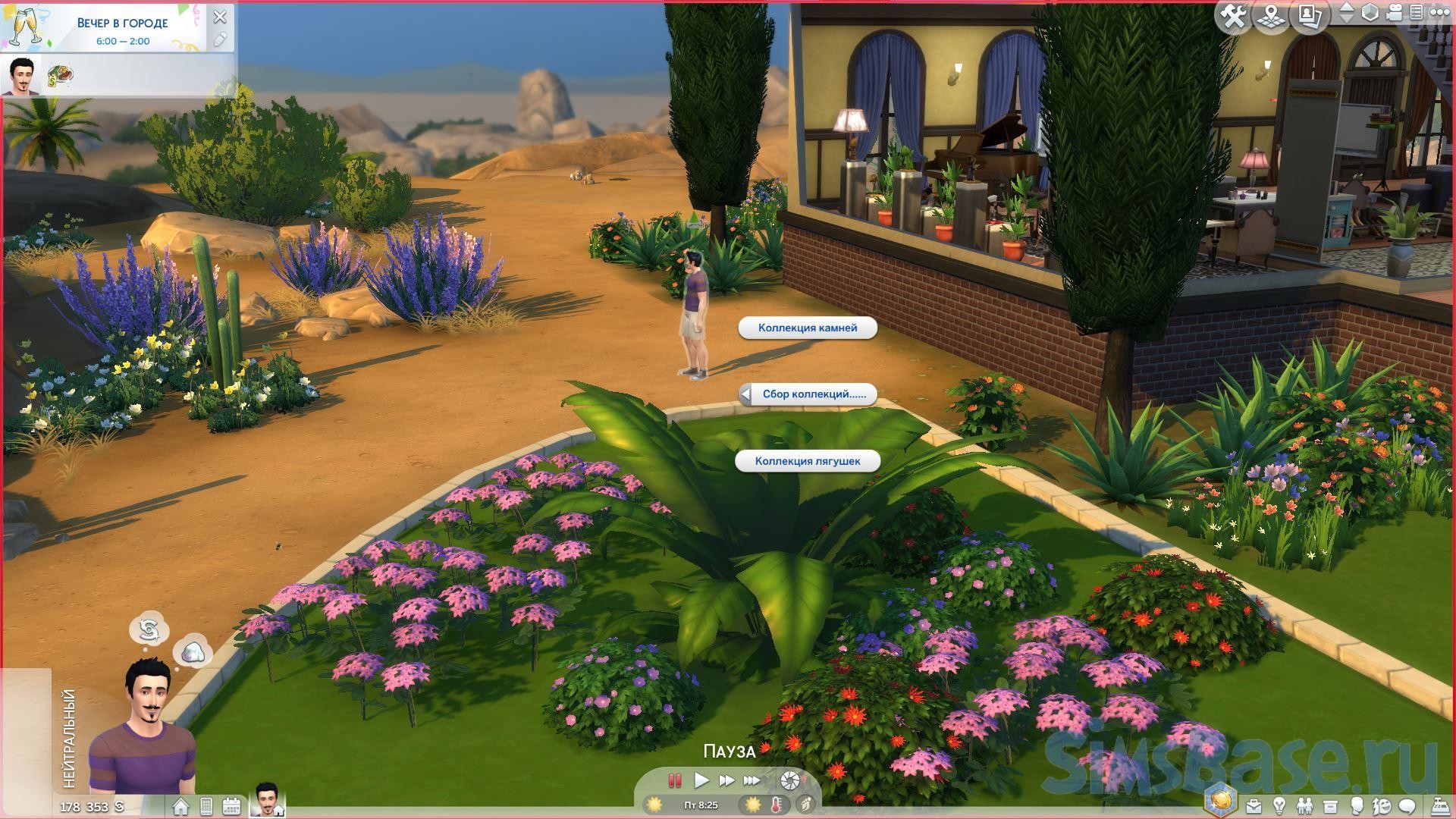The height and width of the screenshot is (819, 1456).
Task: Open camera options with the video camera icon
Action: point(1395,14)
